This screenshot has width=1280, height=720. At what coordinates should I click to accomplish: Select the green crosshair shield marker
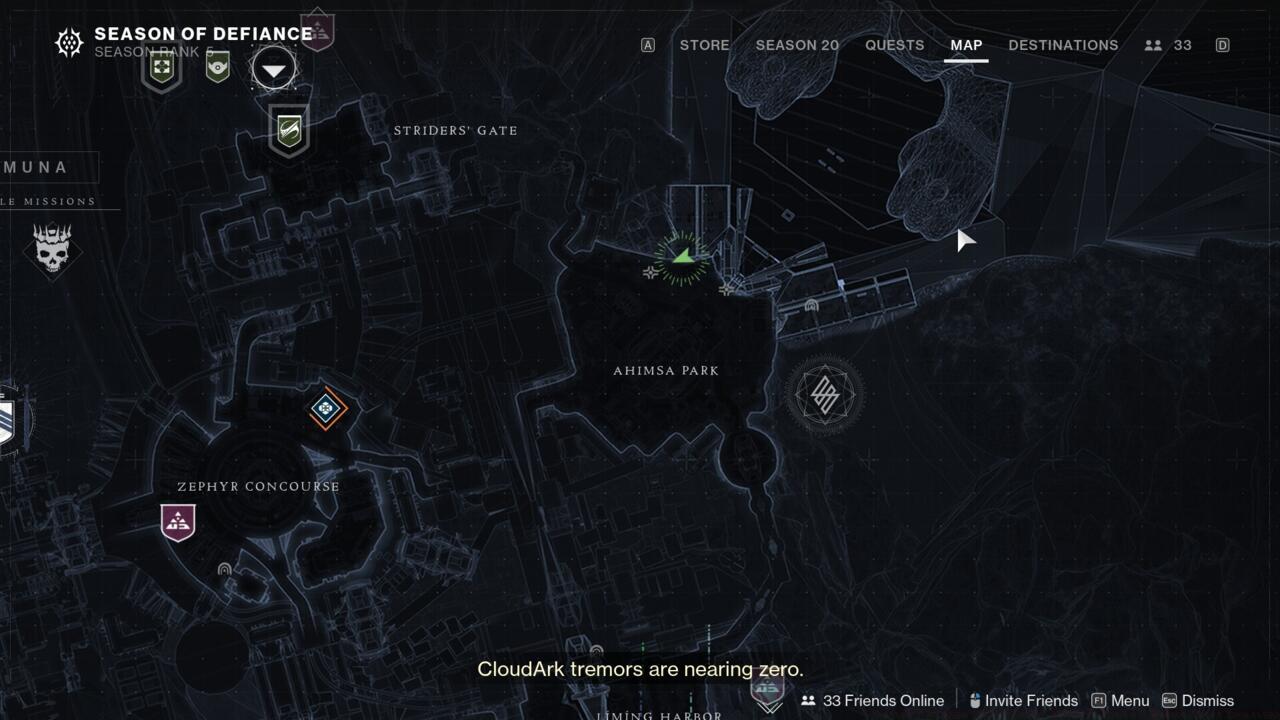[x=161, y=69]
